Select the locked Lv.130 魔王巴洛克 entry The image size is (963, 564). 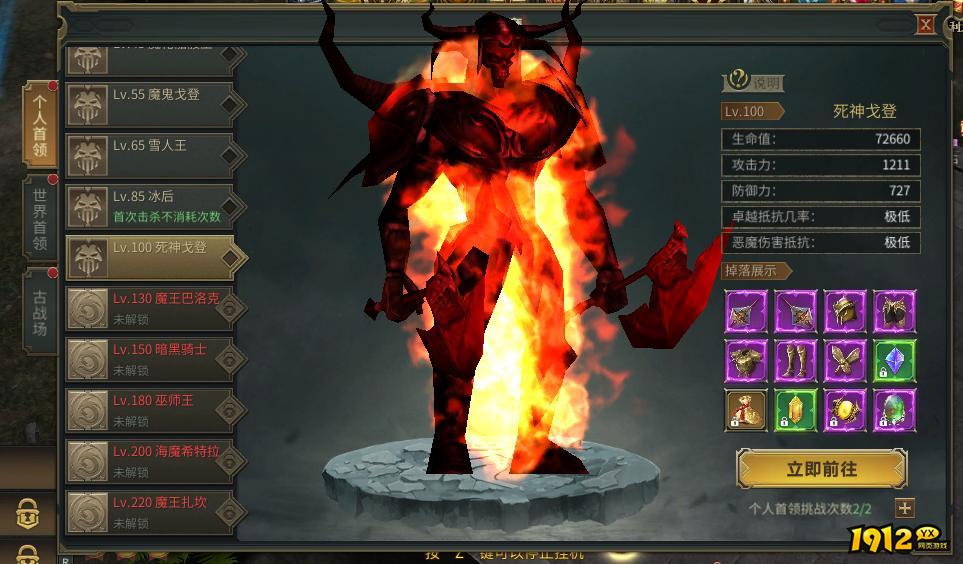click(150, 308)
